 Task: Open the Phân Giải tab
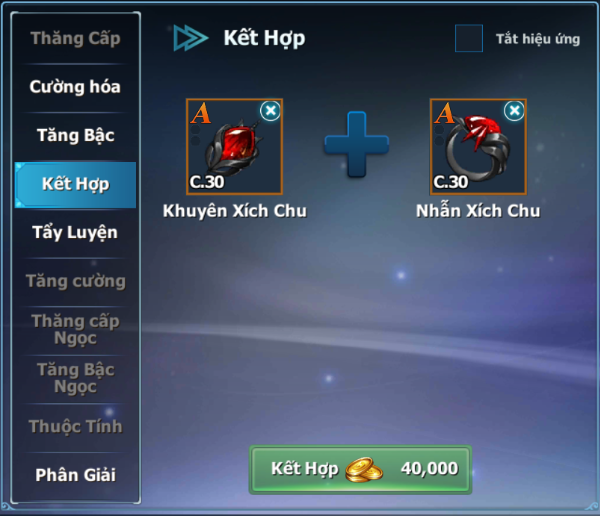coord(75,475)
